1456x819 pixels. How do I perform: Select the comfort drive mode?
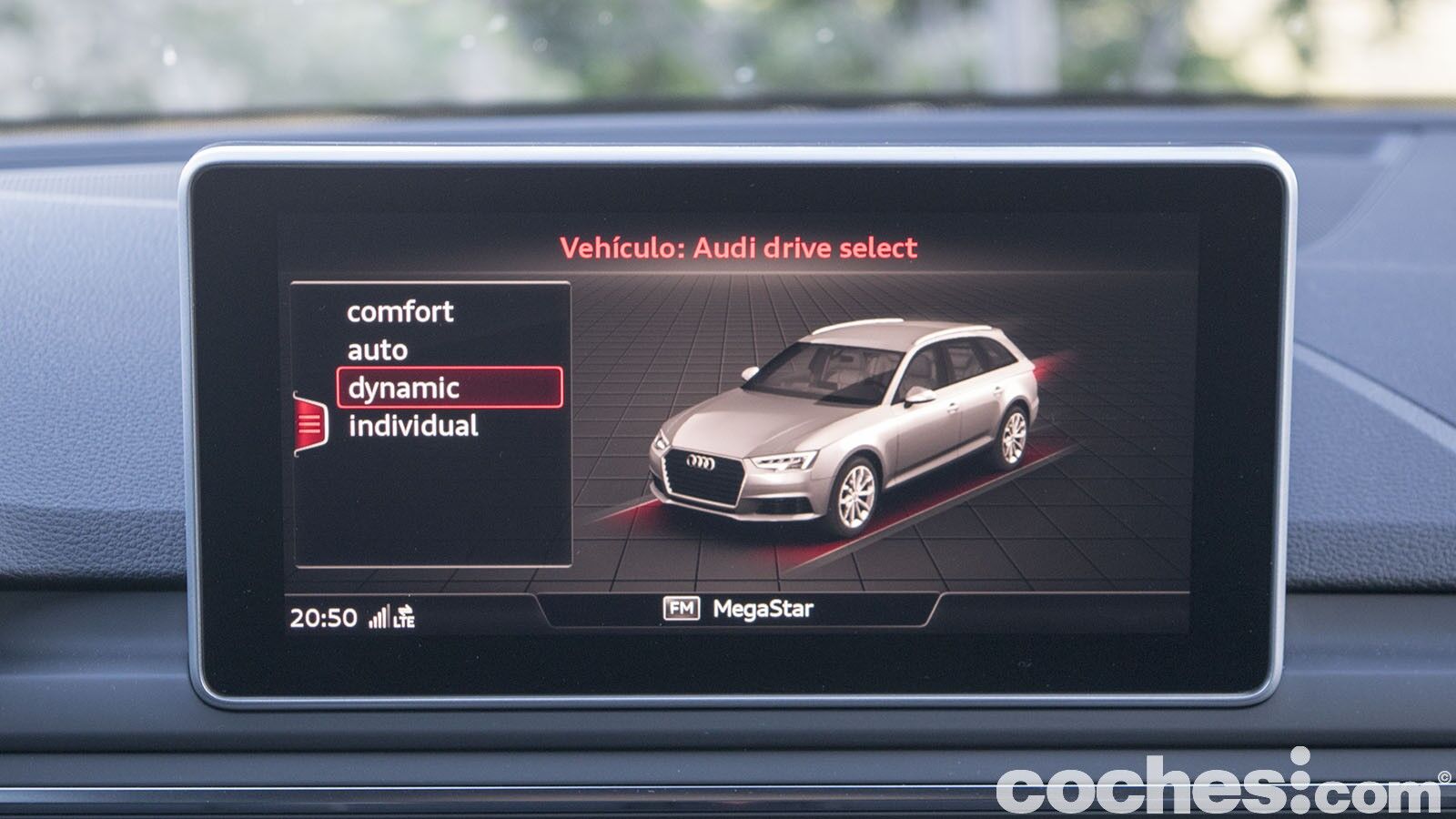coord(399,312)
